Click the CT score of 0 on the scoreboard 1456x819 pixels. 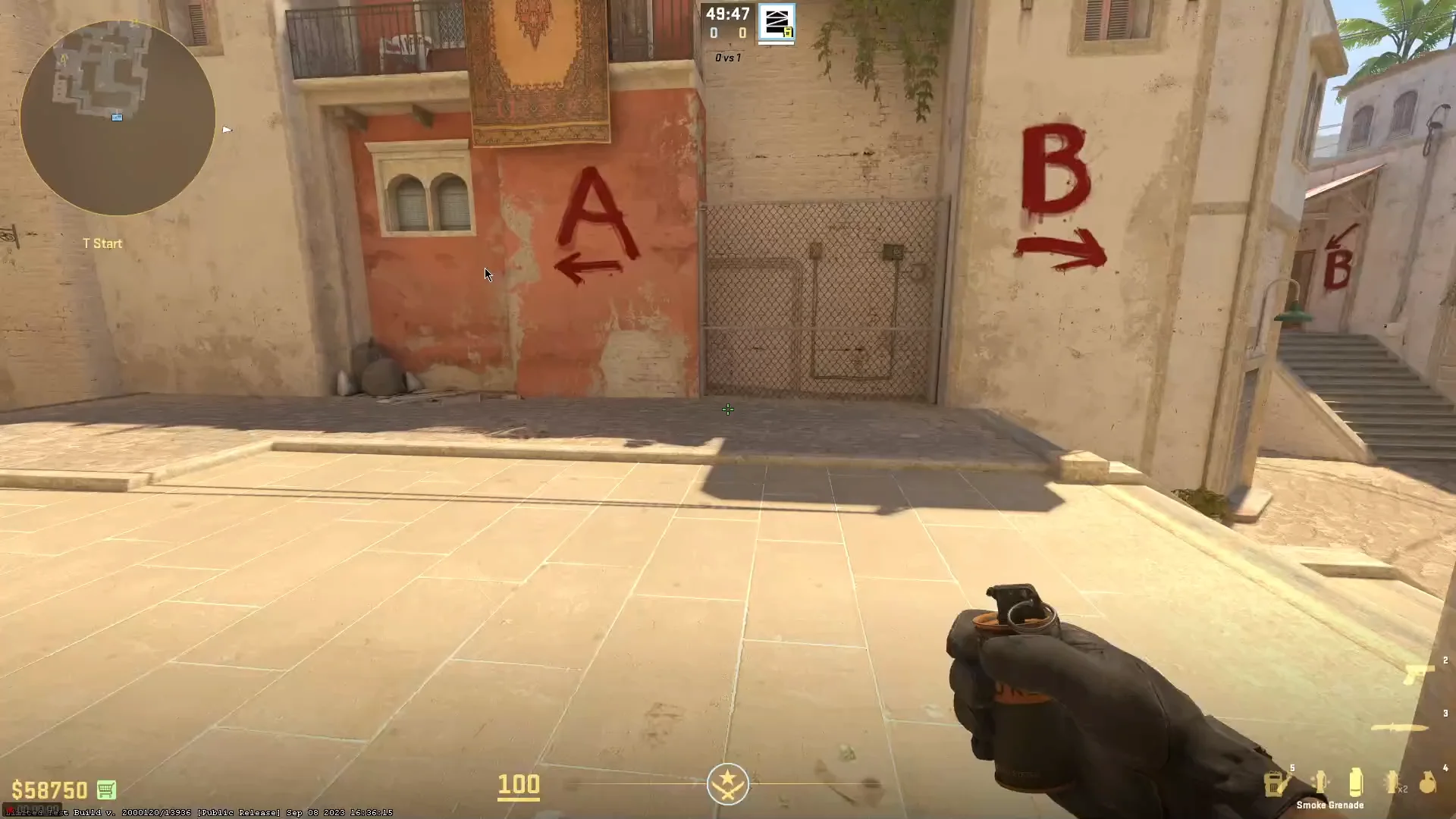(713, 33)
